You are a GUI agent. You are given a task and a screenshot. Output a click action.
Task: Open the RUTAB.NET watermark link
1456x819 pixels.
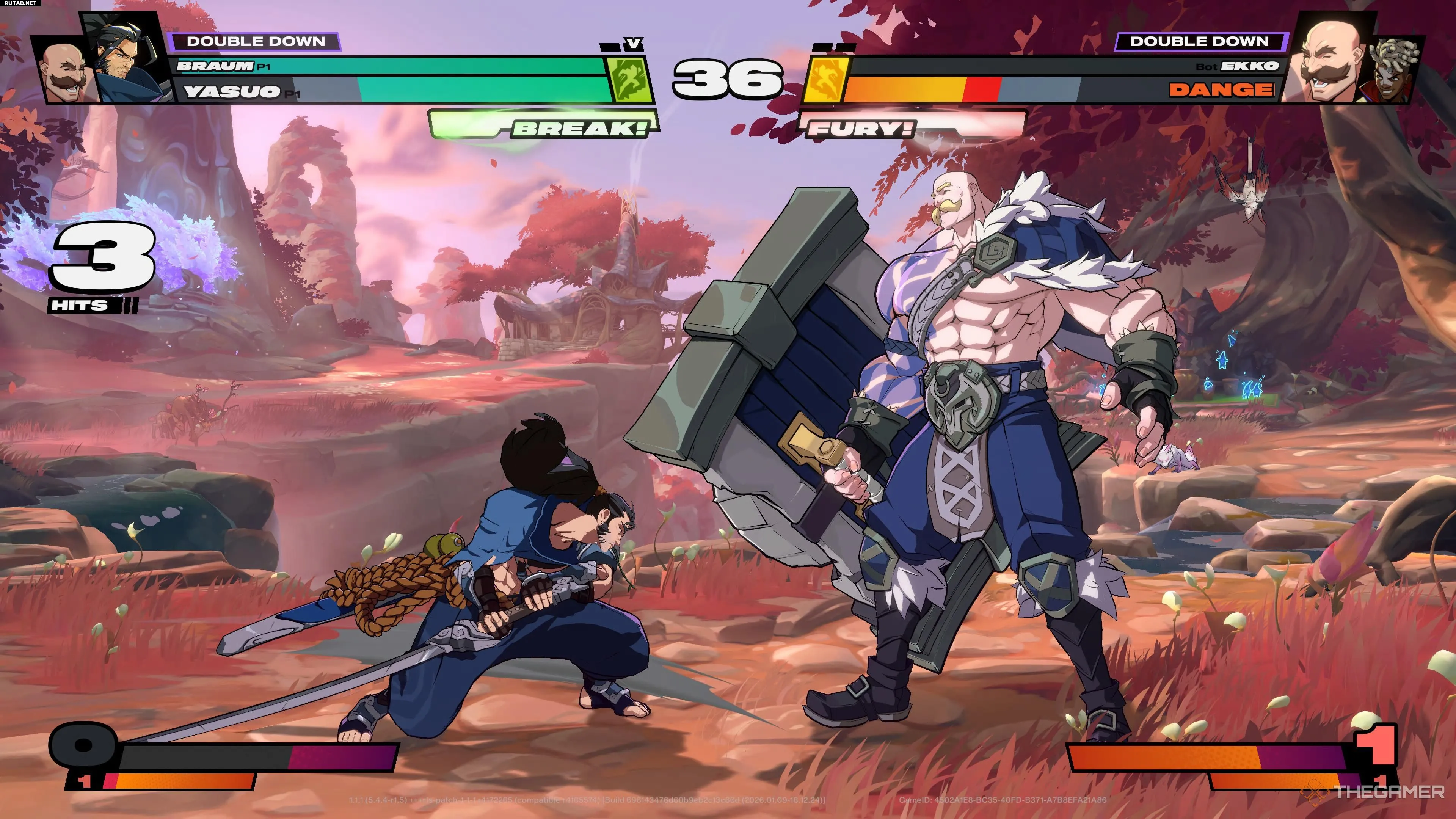[x=20, y=3]
